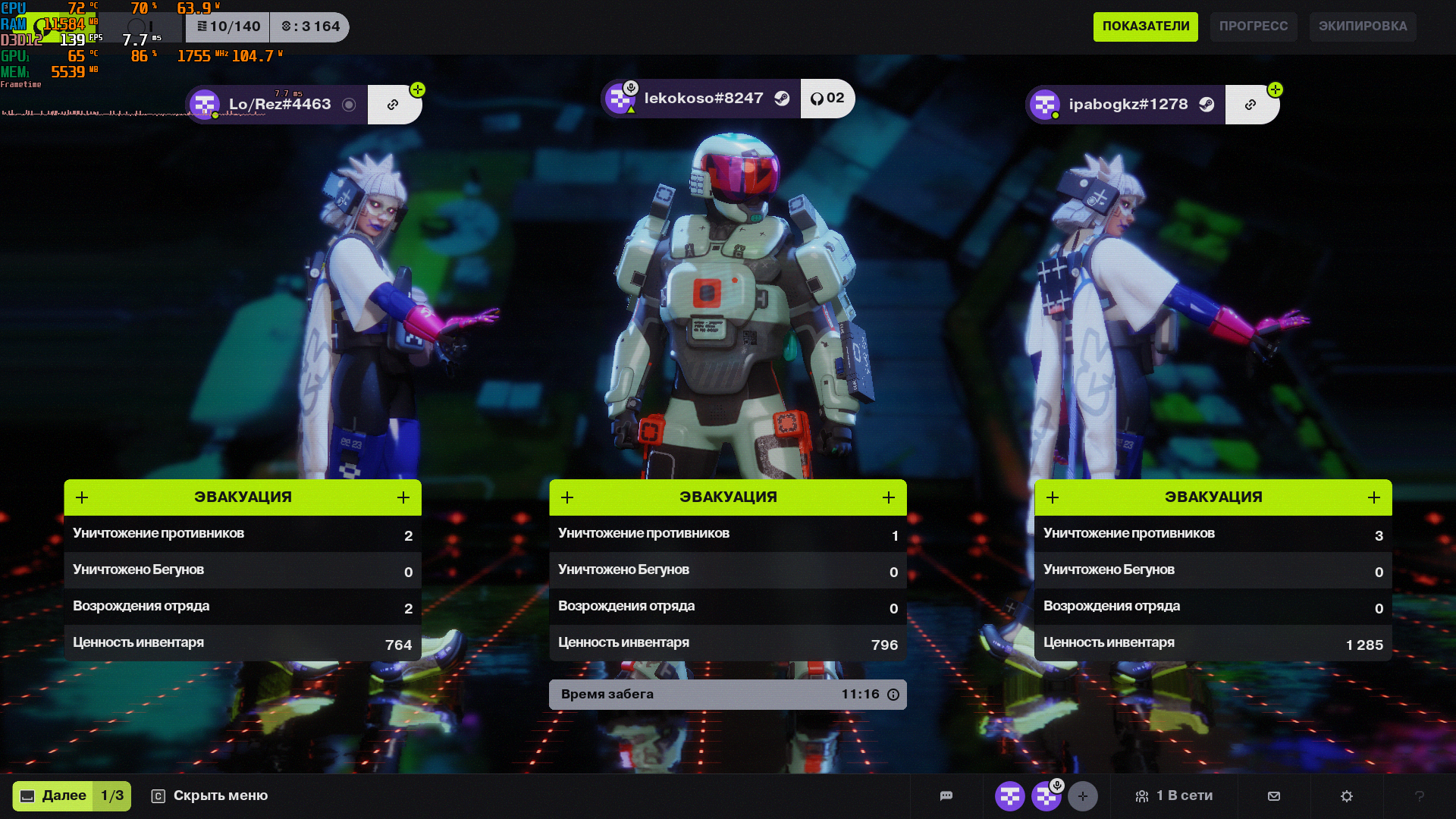Select lekokoso#8247 player nameplate
This screenshot has height=819, width=1456.
tap(701, 99)
